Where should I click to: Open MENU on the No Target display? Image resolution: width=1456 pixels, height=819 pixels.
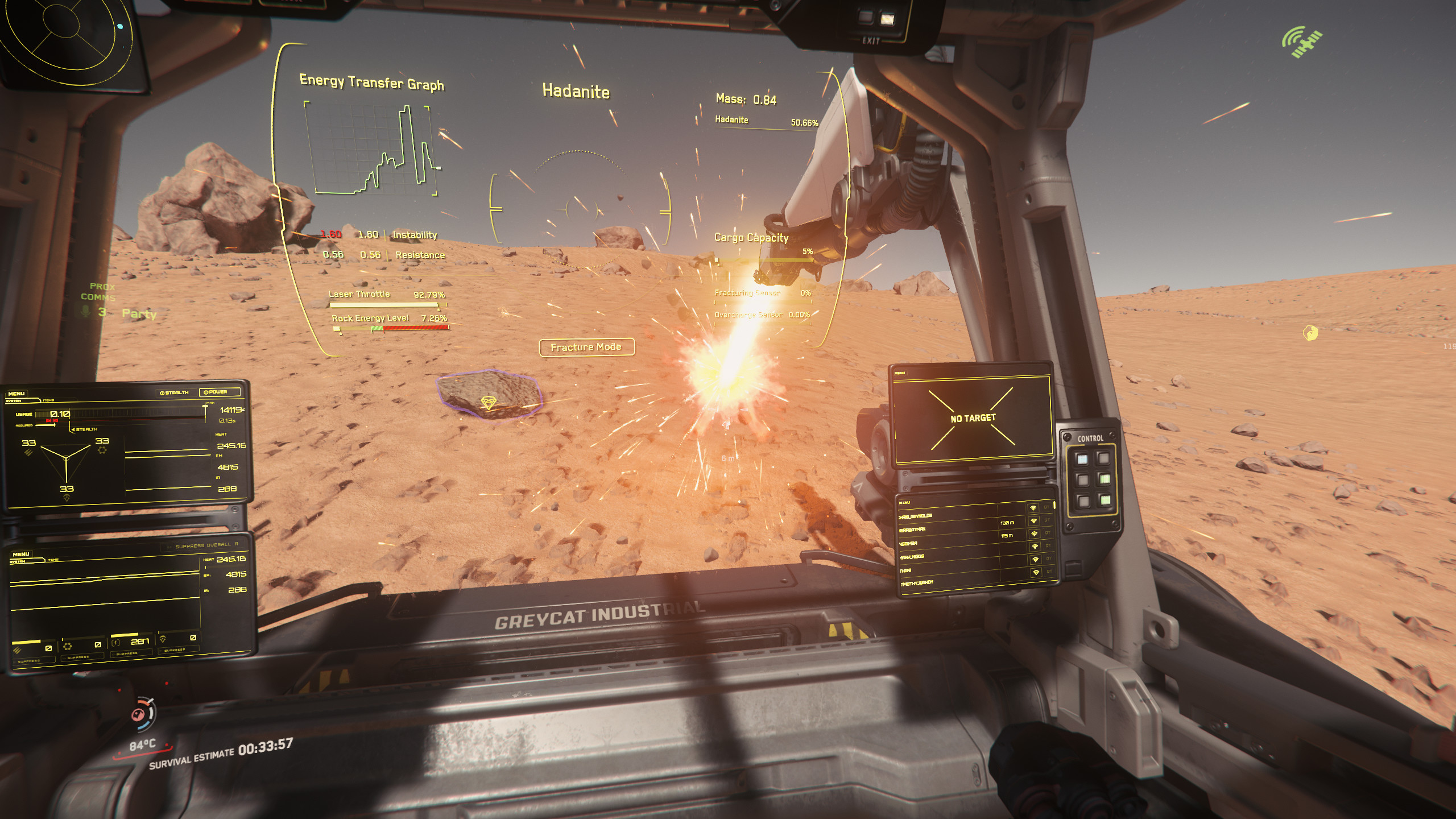tap(900, 373)
